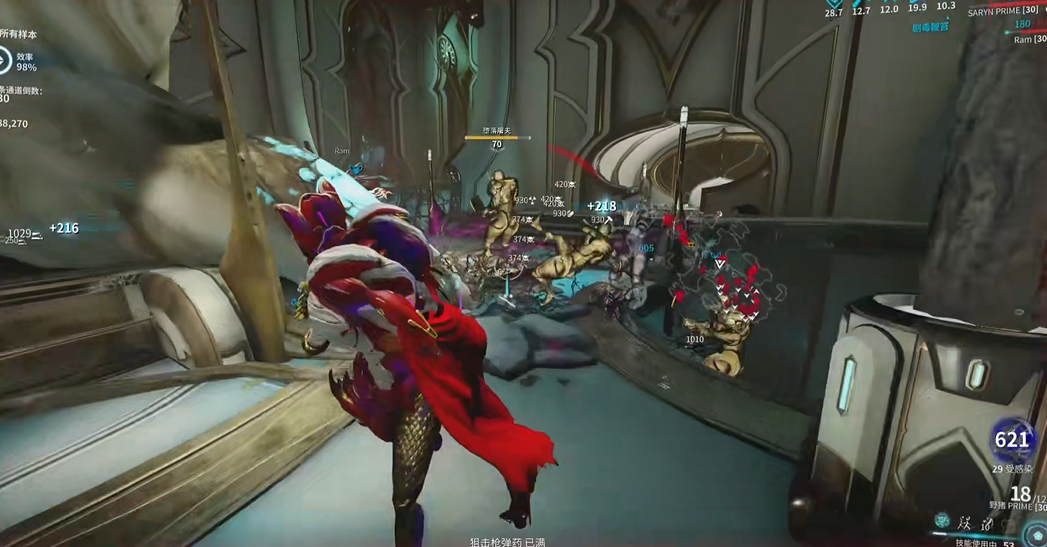
Task: Click the efficiency ring icon showing 98%
Action: pyautogui.click(x=4, y=61)
